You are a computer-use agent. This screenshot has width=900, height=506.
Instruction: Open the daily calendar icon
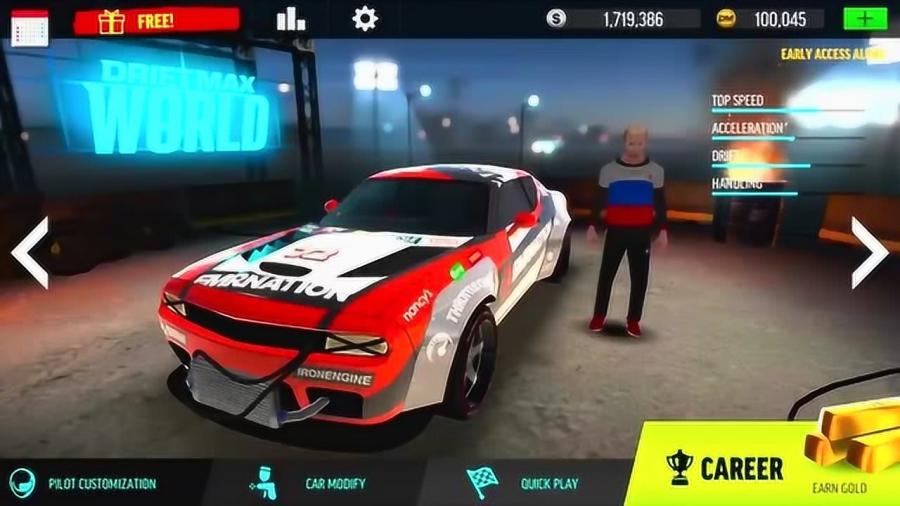tap(30, 24)
